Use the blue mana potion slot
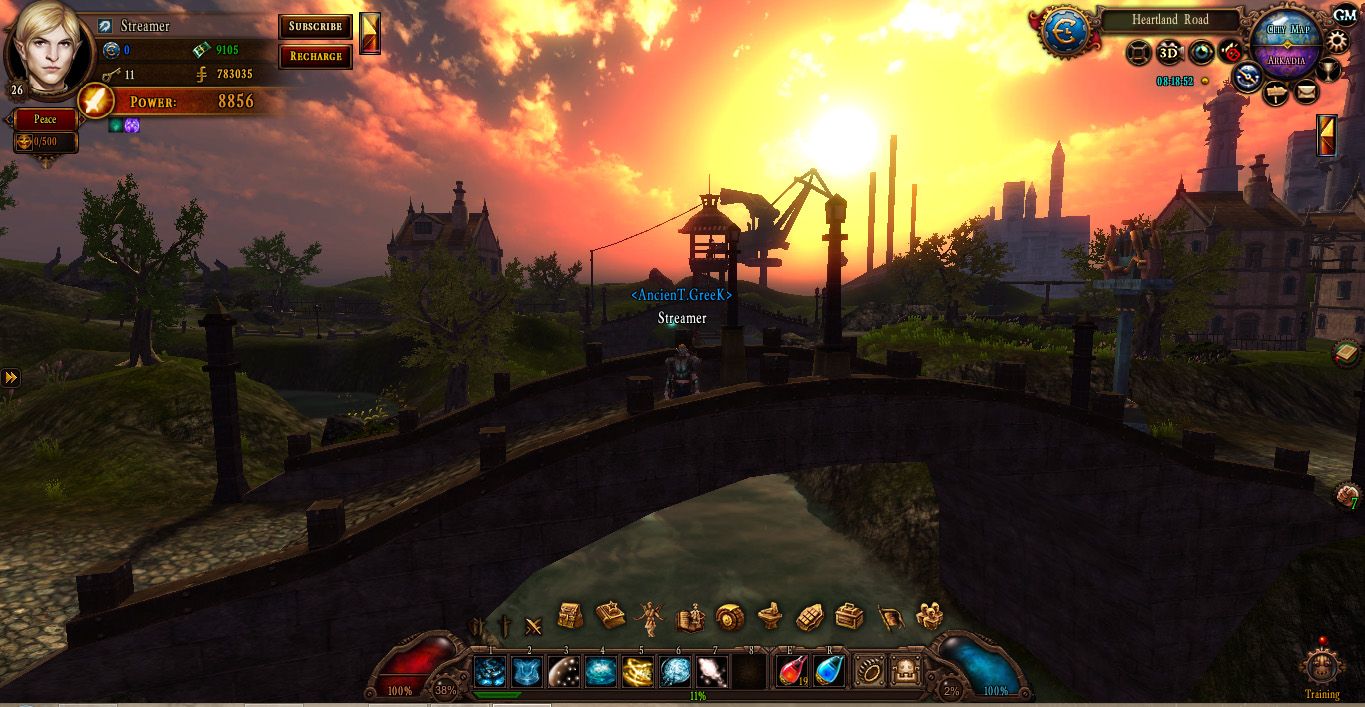 pyautogui.click(x=829, y=671)
